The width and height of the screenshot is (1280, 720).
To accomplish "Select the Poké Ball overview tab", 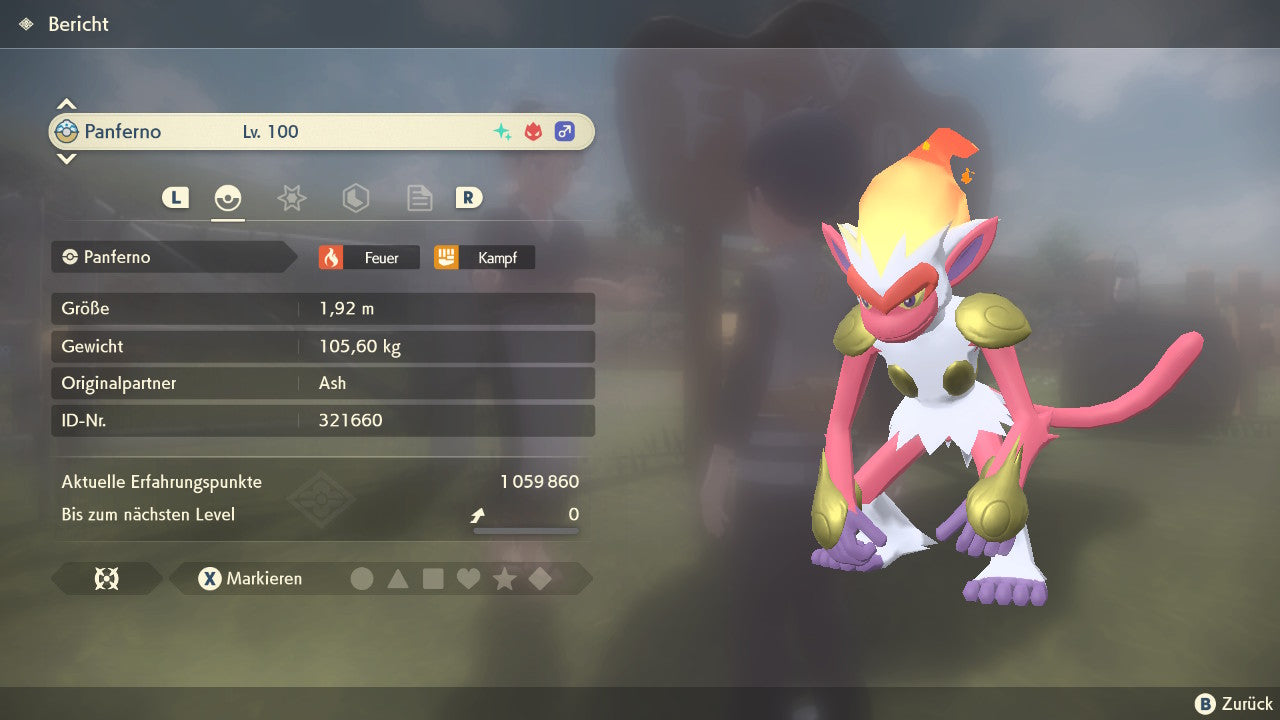I will 228,198.
